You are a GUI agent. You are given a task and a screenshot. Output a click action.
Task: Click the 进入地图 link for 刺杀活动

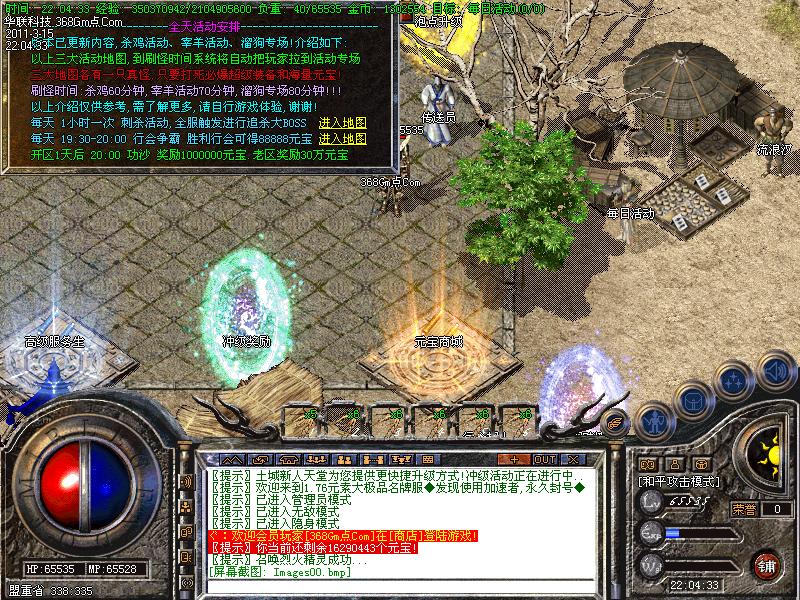coord(342,122)
